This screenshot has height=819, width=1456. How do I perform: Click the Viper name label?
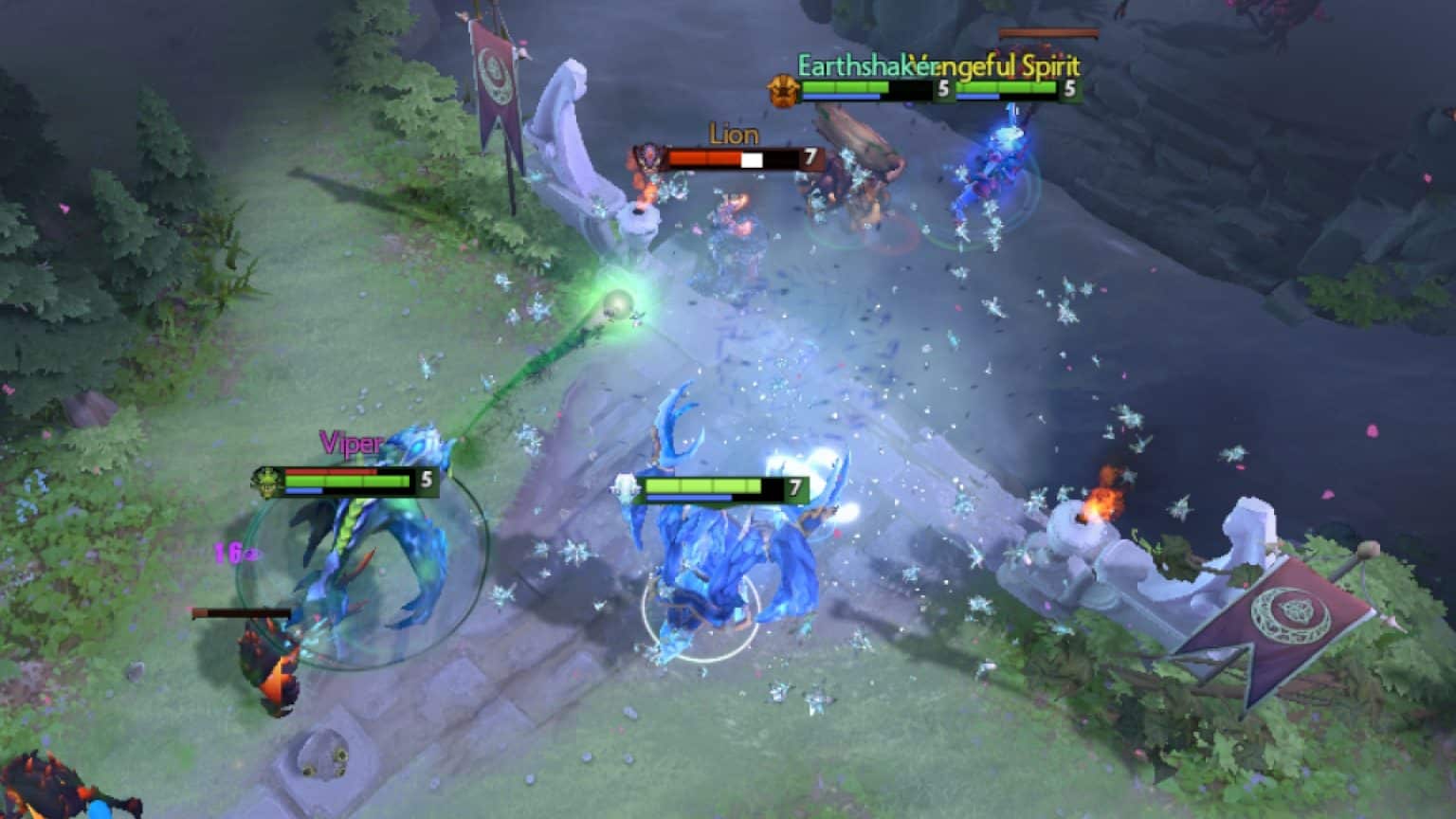(x=351, y=442)
